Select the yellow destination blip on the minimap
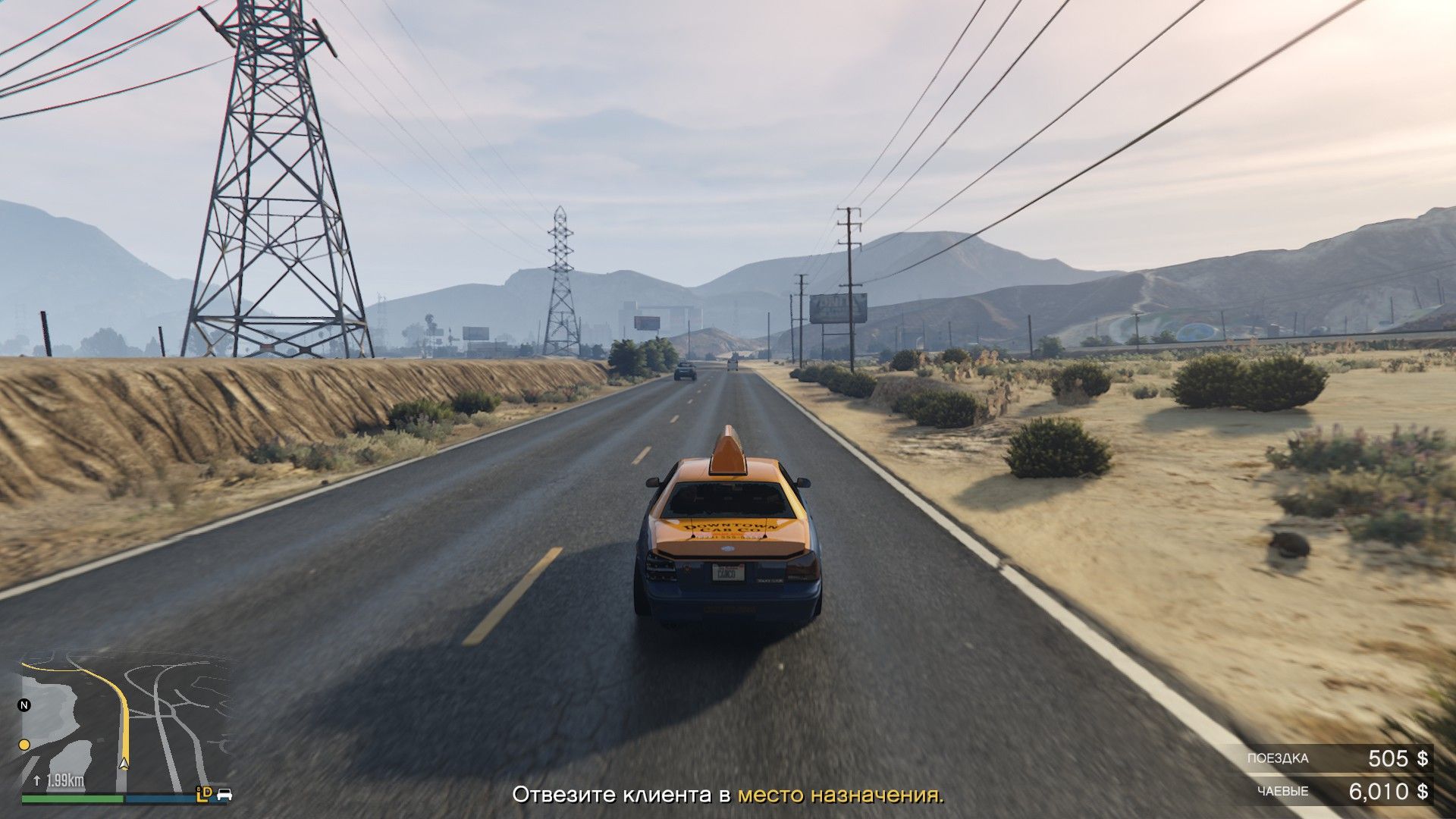 (24, 745)
